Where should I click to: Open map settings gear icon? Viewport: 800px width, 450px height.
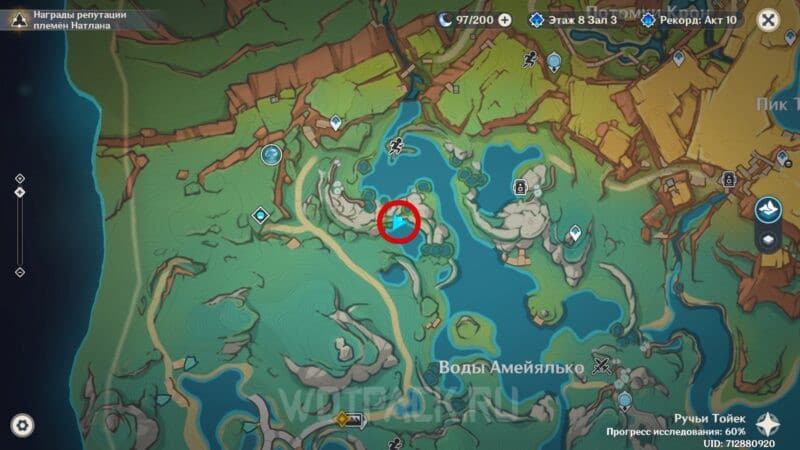pos(22,425)
